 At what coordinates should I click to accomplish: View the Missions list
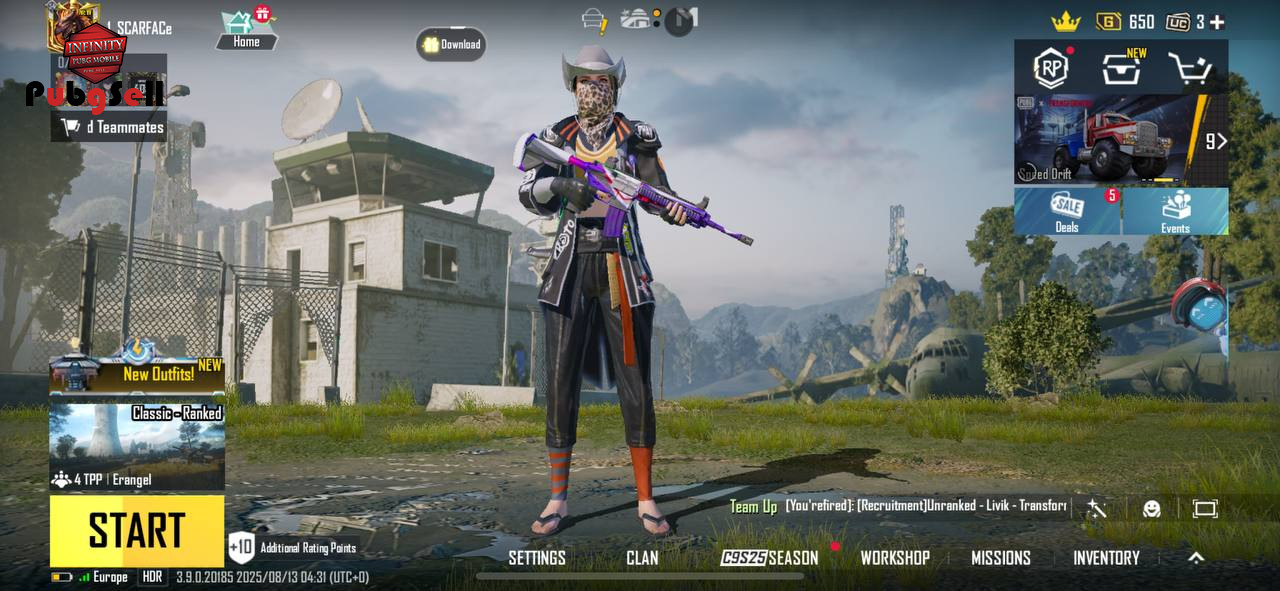1001,558
